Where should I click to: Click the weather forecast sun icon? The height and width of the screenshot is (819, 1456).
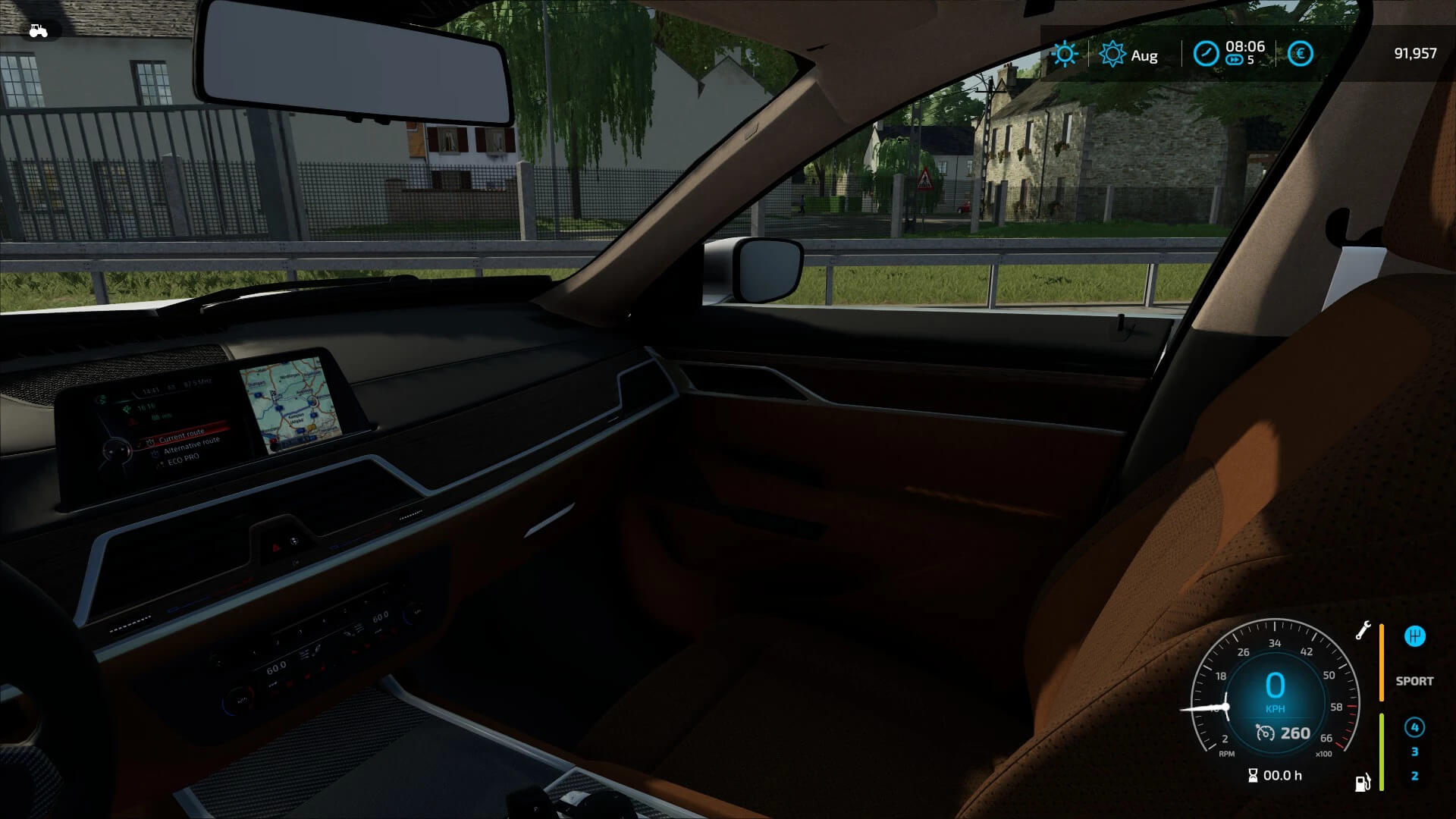(1112, 54)
